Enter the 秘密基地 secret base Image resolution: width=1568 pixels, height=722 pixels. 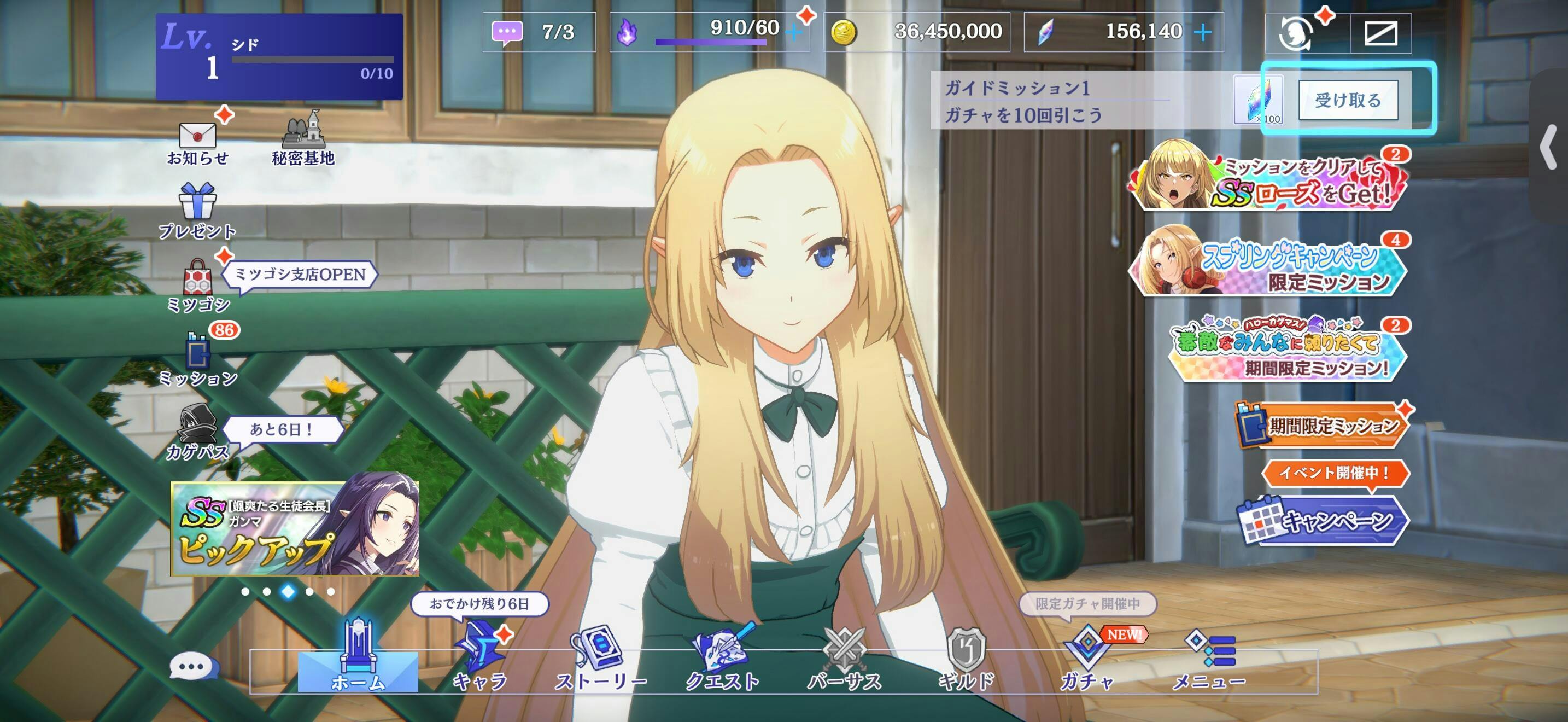point(303,139)
